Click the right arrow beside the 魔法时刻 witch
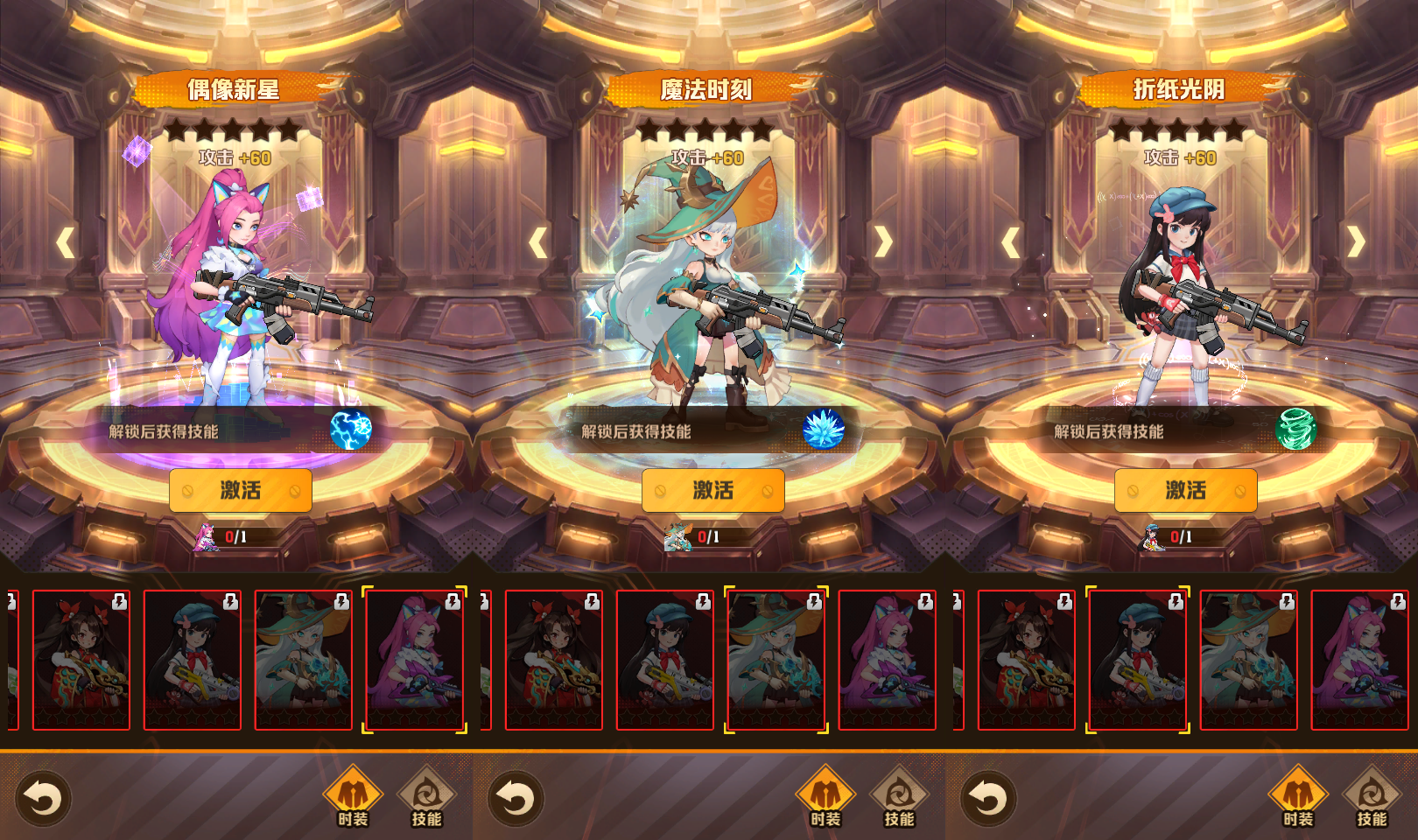This screenshot has width=1418, height=840. tap(883, 242)
